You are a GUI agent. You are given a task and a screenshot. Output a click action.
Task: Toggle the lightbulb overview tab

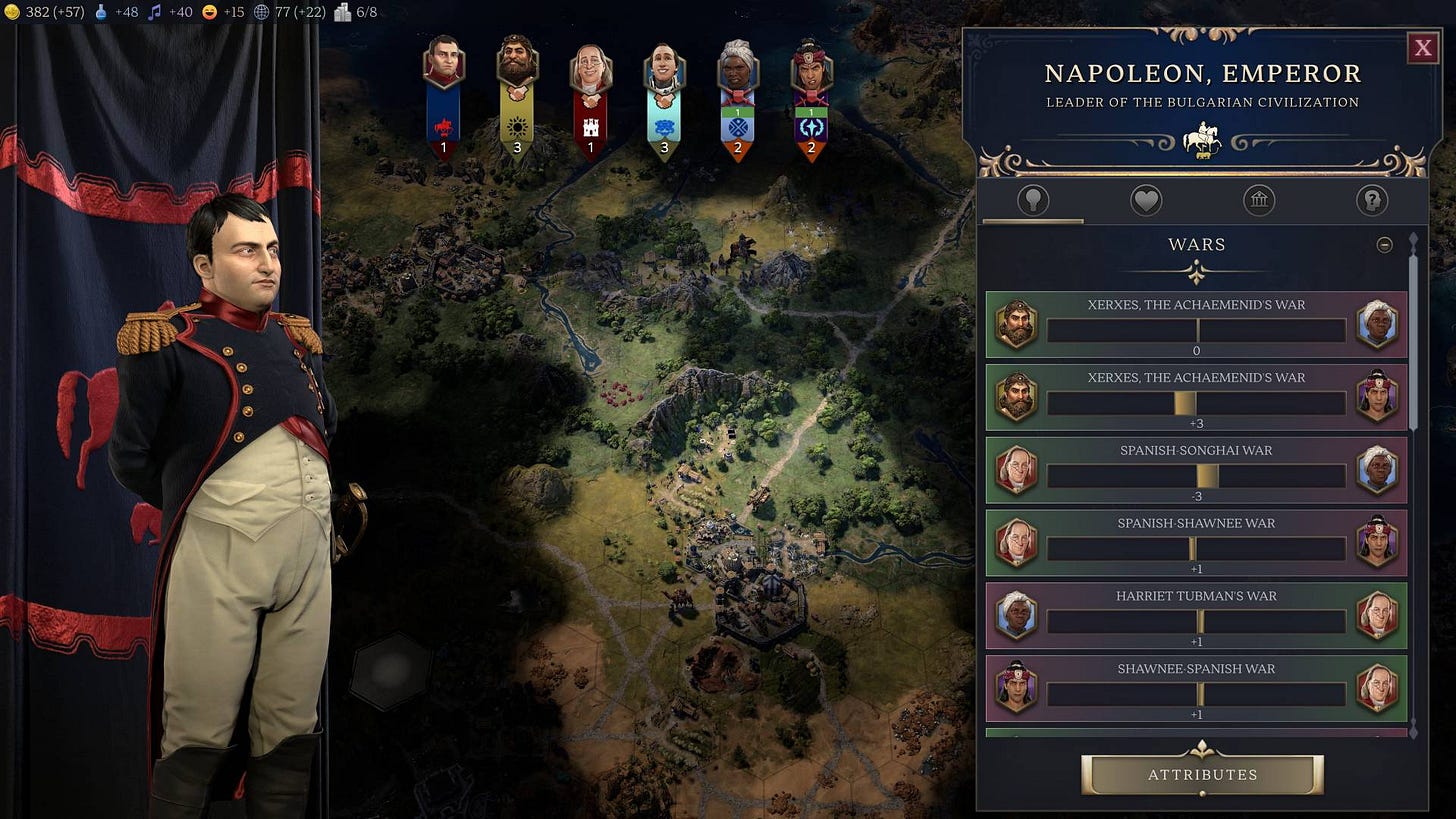pos(1033,199)
